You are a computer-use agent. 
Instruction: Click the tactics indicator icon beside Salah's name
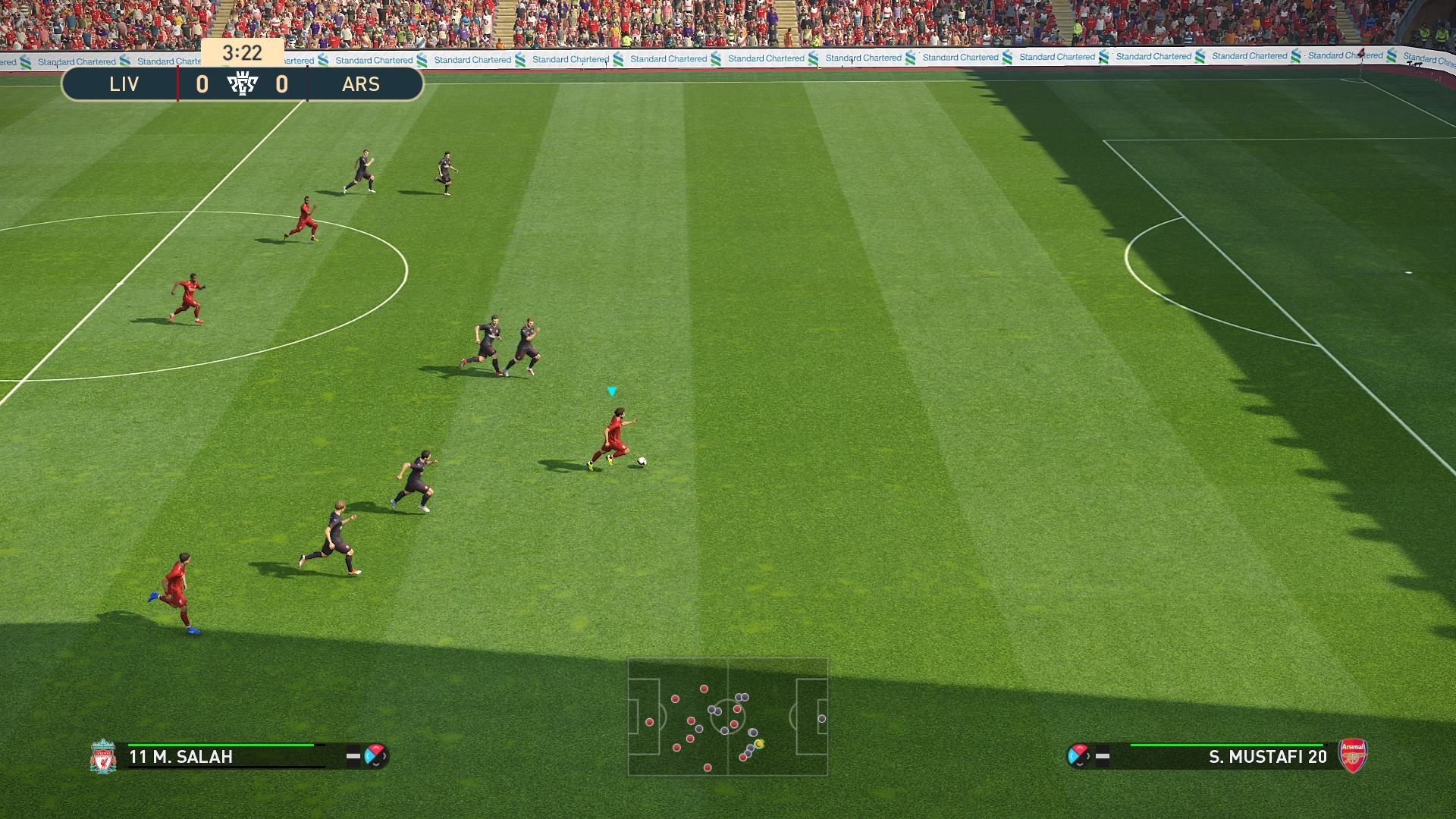pos(375,755)
